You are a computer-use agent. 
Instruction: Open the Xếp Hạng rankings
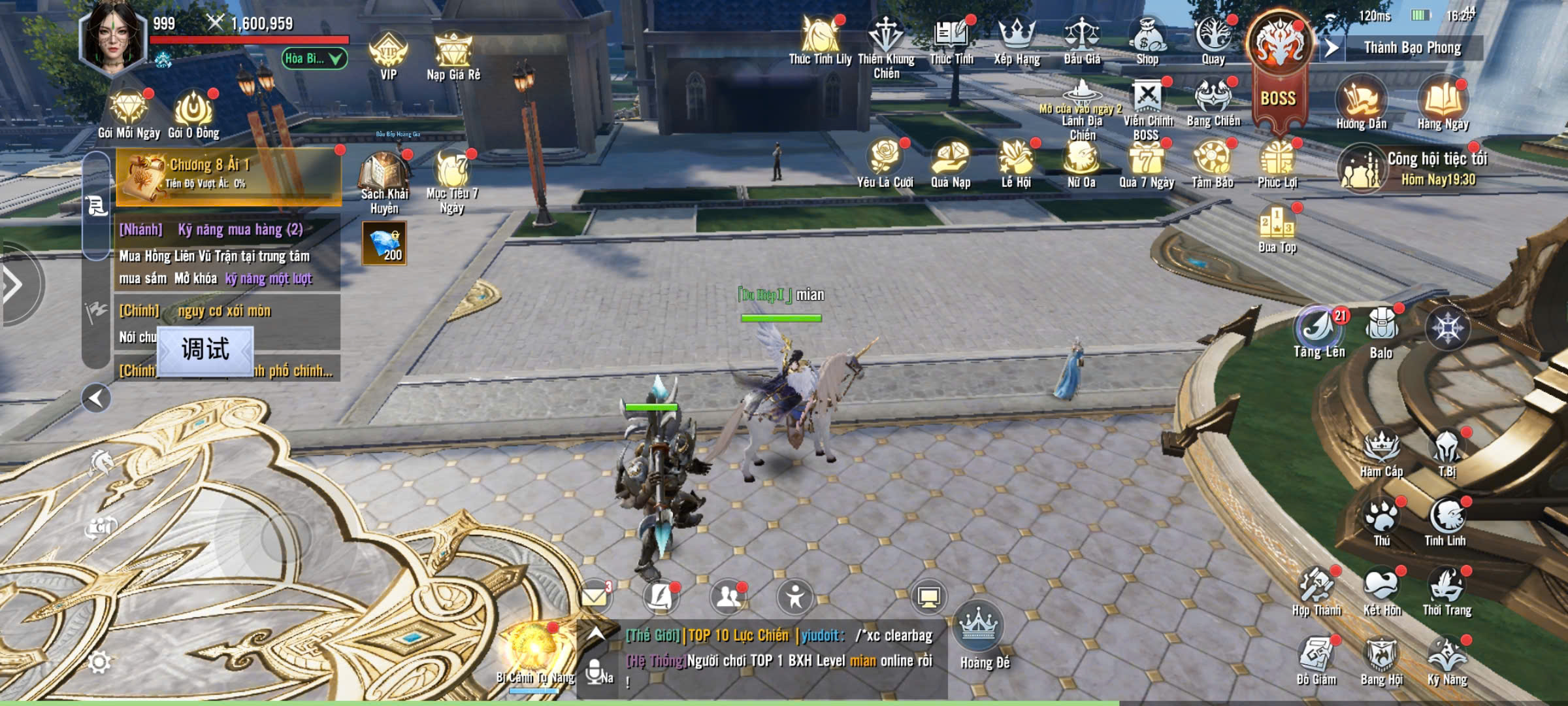pos(1017,39)
